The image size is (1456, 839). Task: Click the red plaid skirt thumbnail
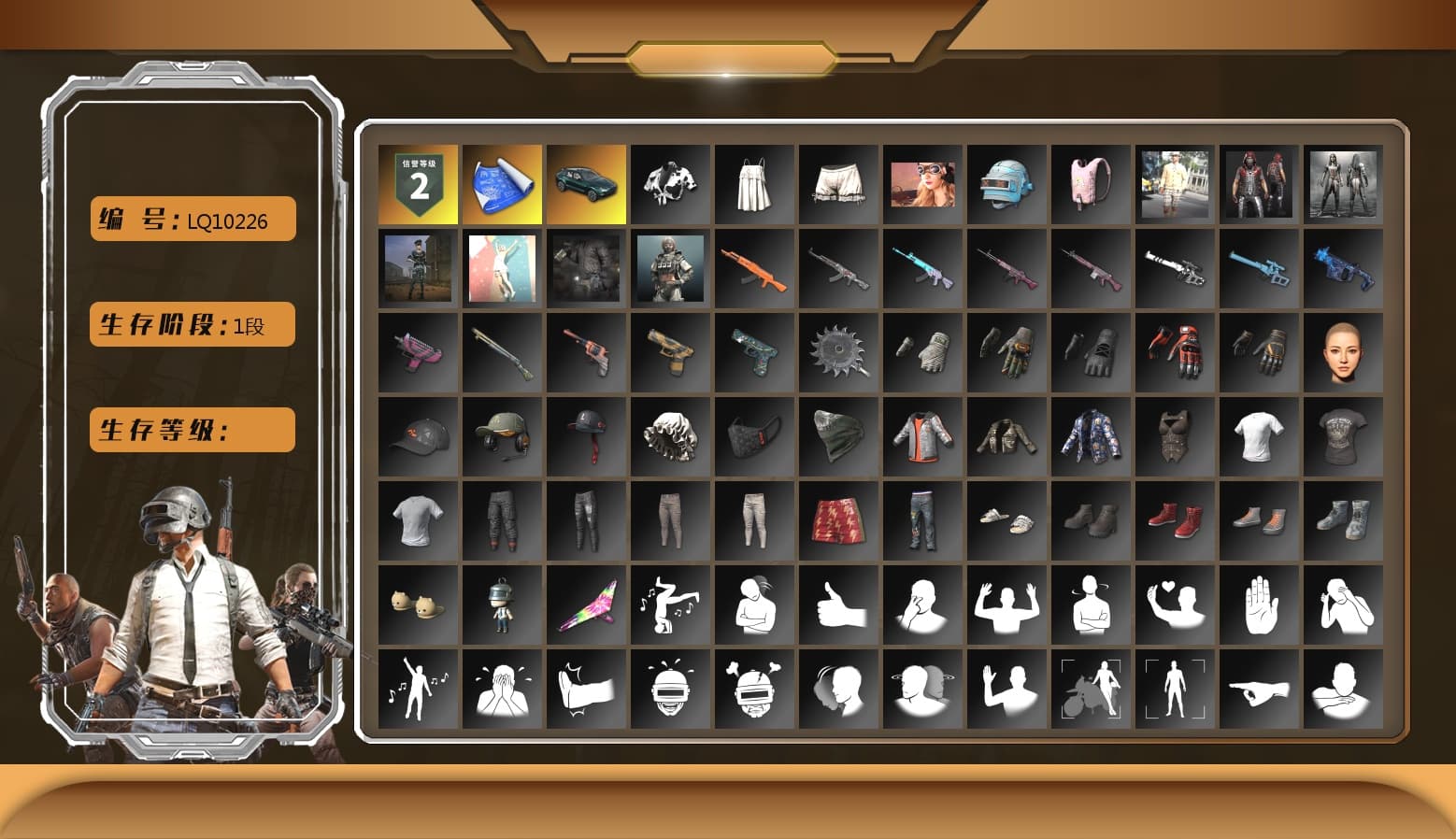point(837,521)
